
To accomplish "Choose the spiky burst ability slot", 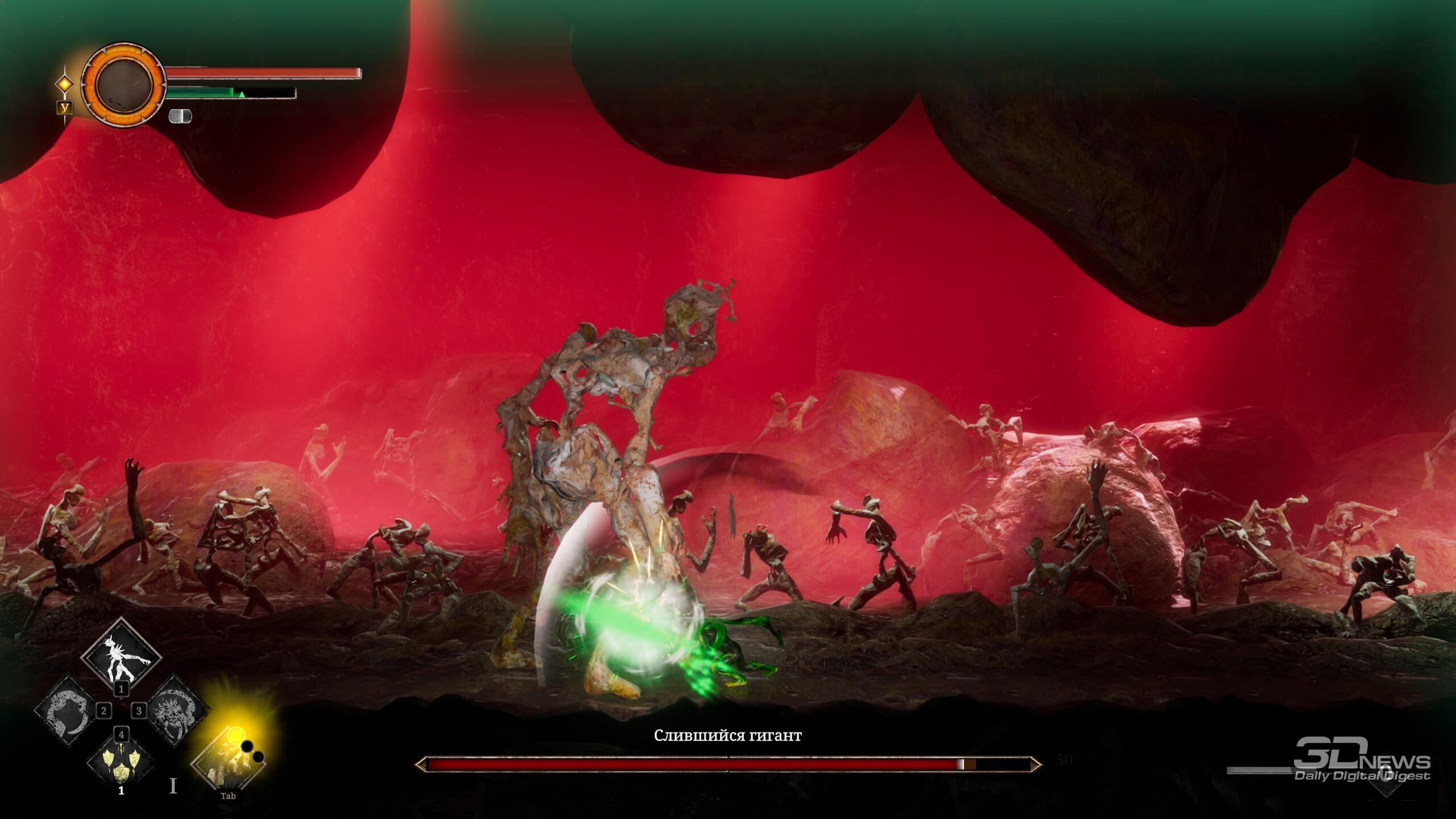I will (x=176, y=712).
